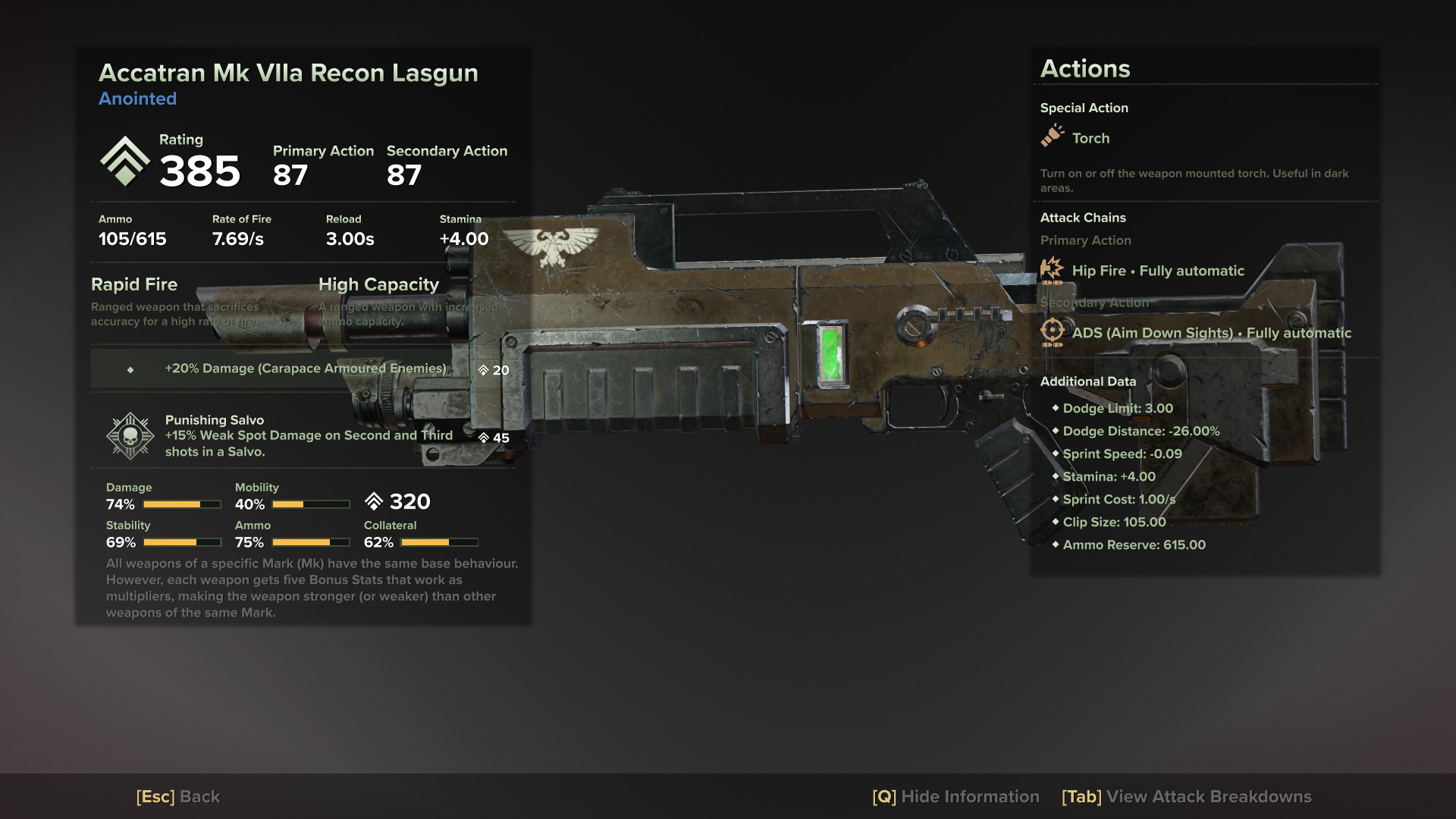This screenshot has width=1456, height=819.
Task: Choose the Hip Fire primary attack entry
Action: pos(1157,271)
